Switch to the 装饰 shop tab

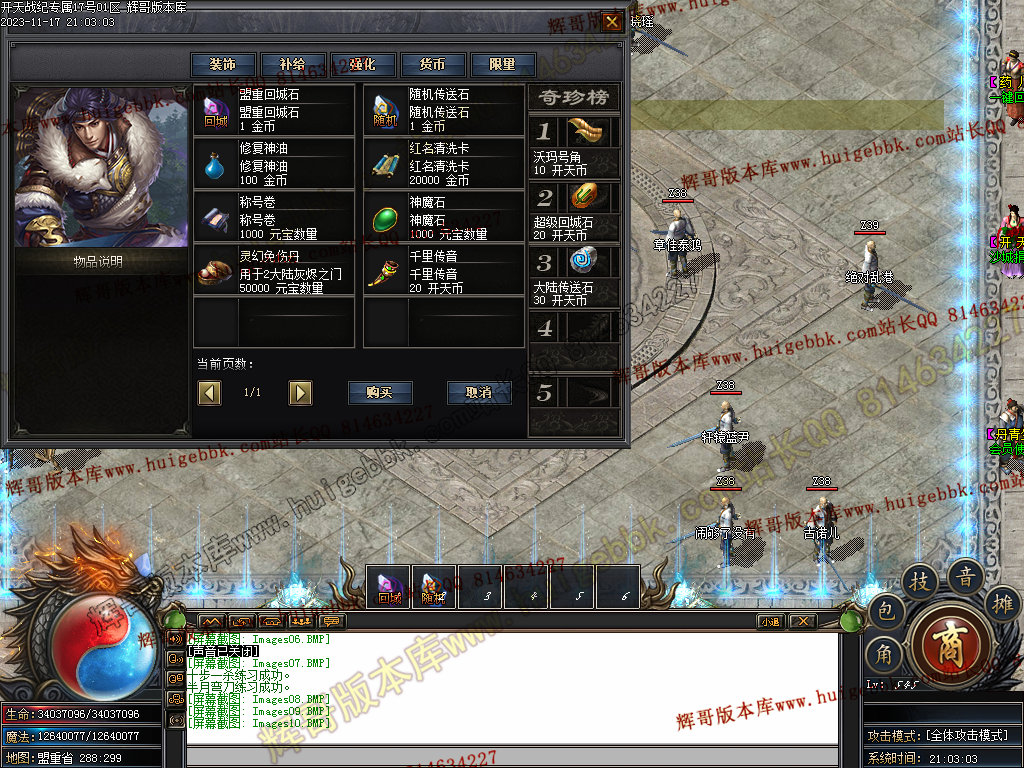point(224,64)
